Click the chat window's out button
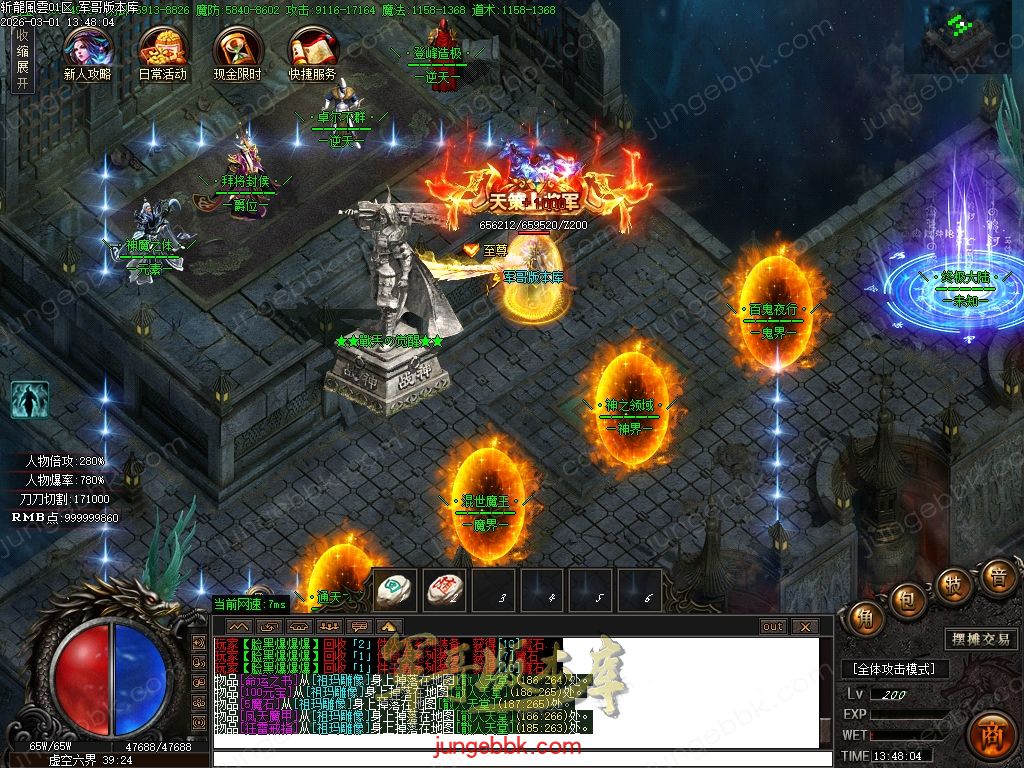The height and width of the screenshot is (768, 1024). coord(772,627)
